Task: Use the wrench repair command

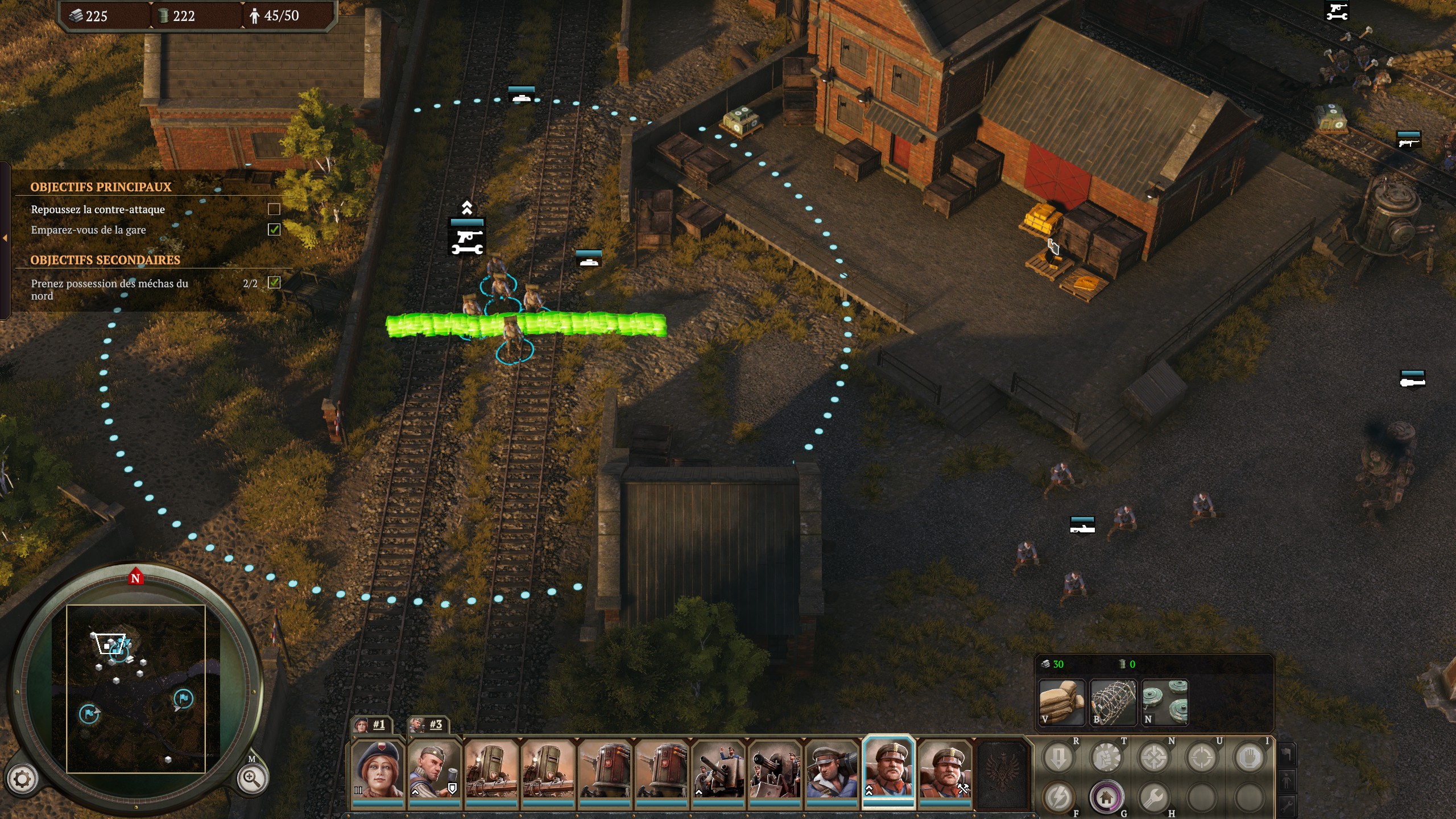Action: coord(1154,797)
